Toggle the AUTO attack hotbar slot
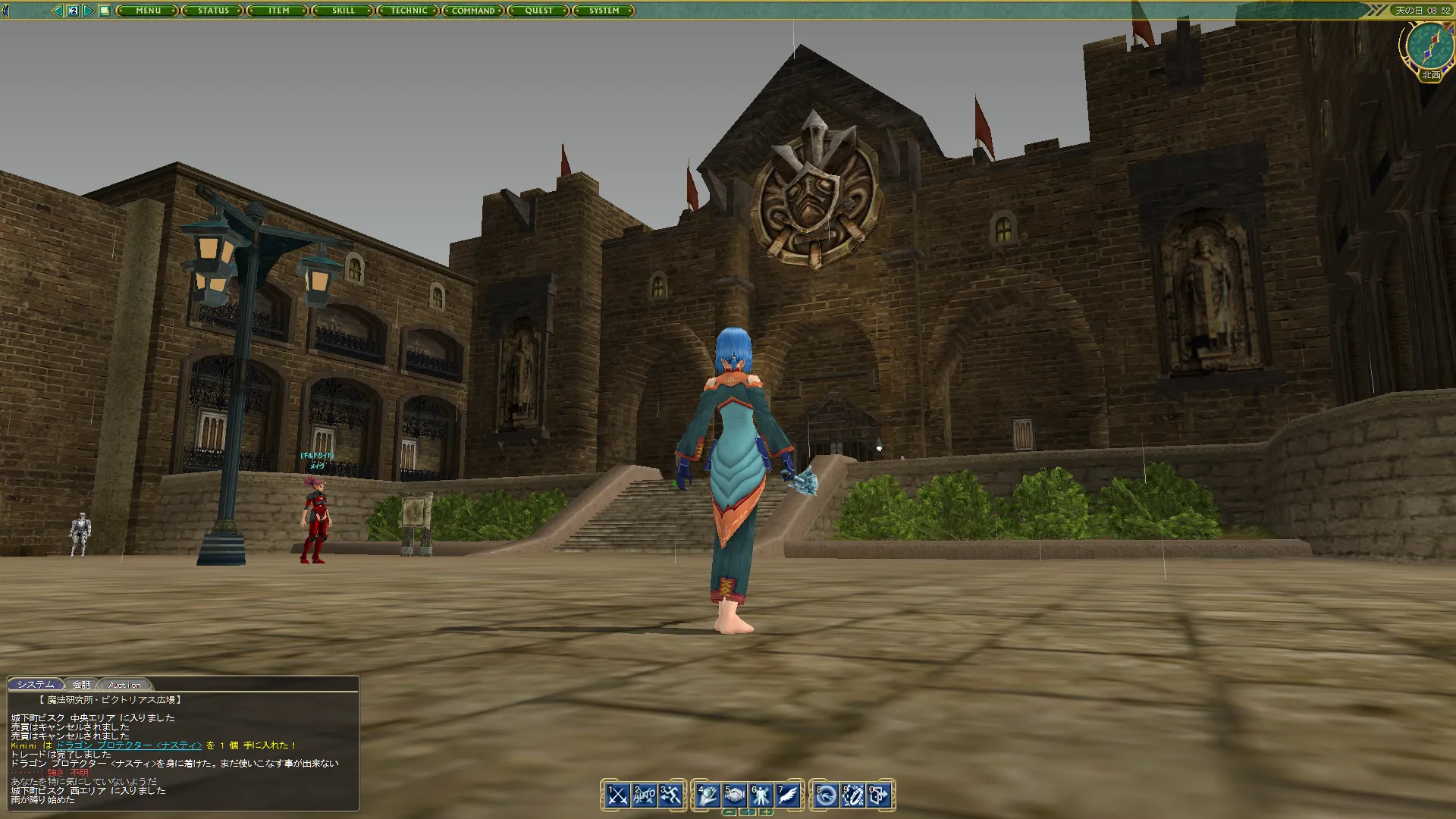The image size is (1456, 819). pos(644,795)
